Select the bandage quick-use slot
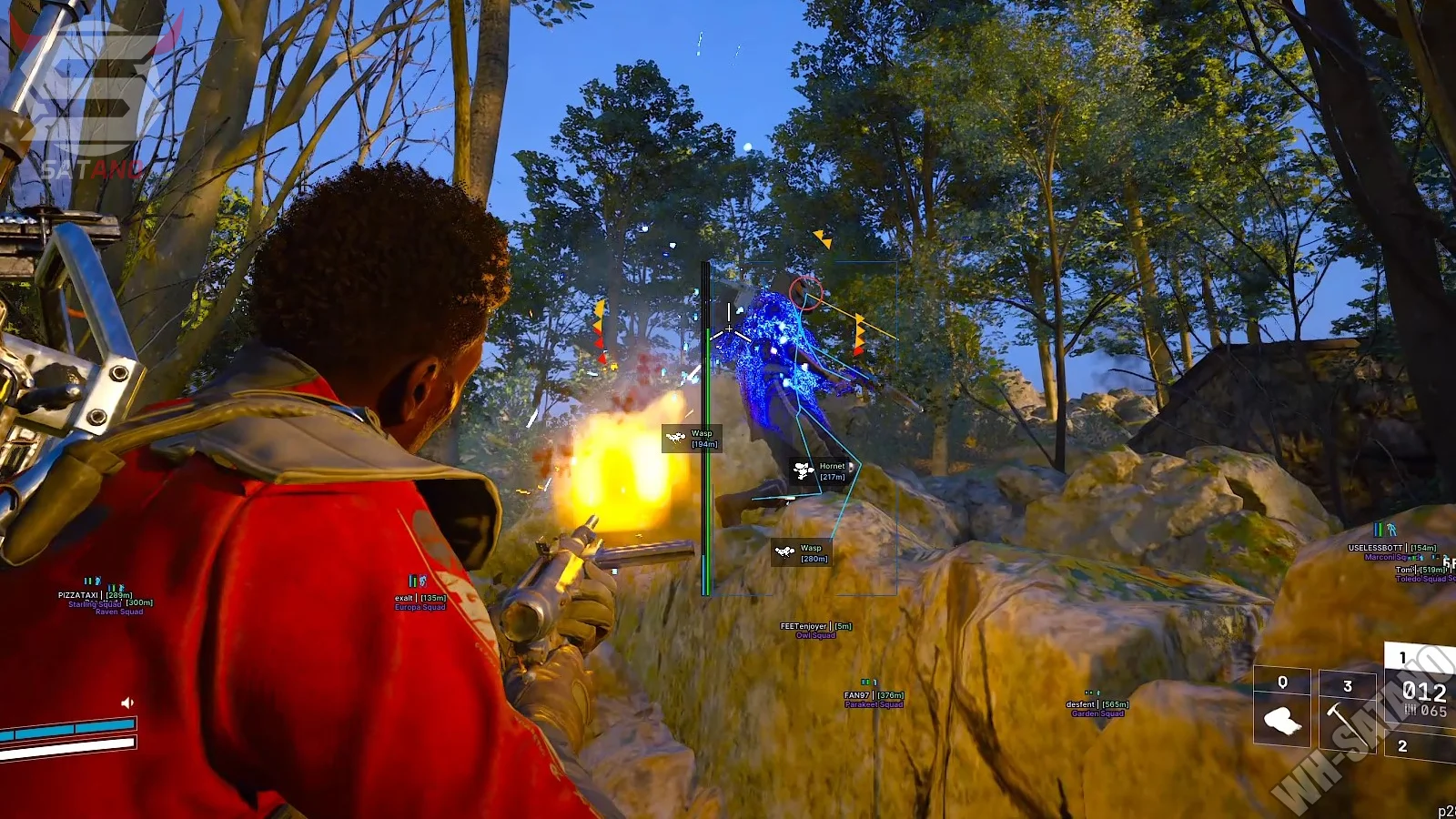Viewport: 1456px width, 819px height. click(1282, 720)
